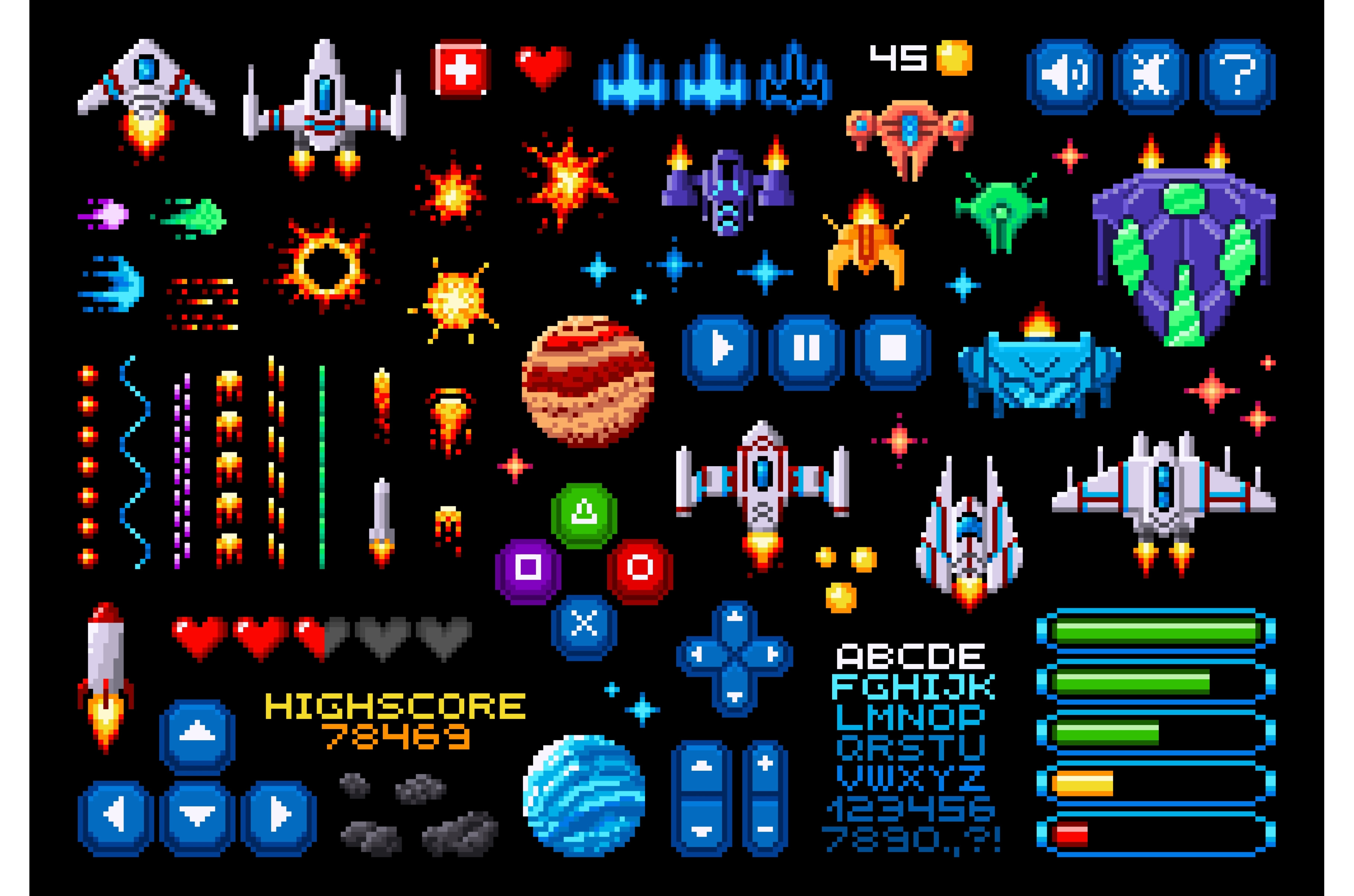Screen dimensions: 1354x896
Task: Click the standalone square right-arrow key
Action: click(278, 815)
